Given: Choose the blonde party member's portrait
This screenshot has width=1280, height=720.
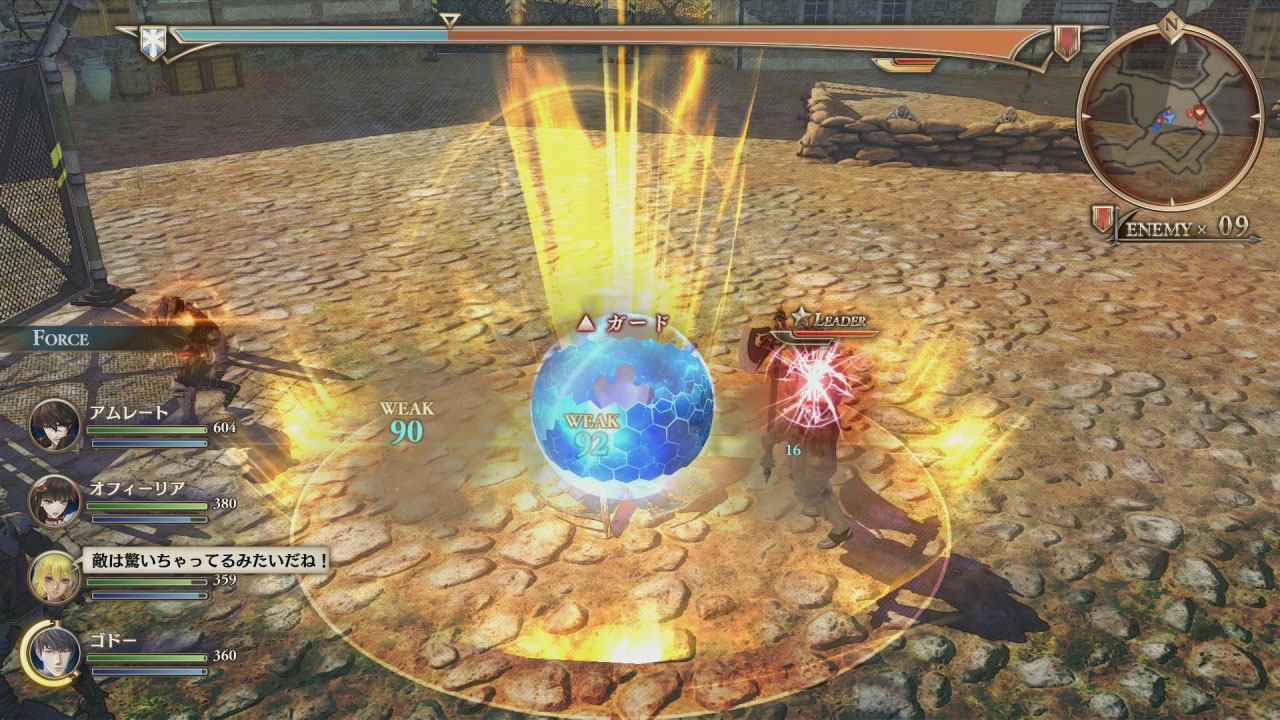Looking at the screenshot, I should (x=55, y=577).
